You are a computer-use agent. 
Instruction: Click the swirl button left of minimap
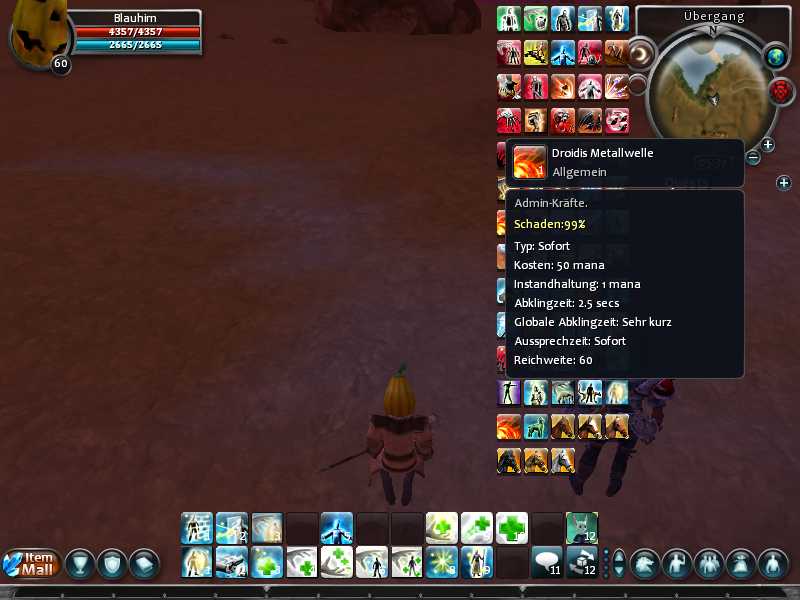pyautogui.click(x=639, y=53)
